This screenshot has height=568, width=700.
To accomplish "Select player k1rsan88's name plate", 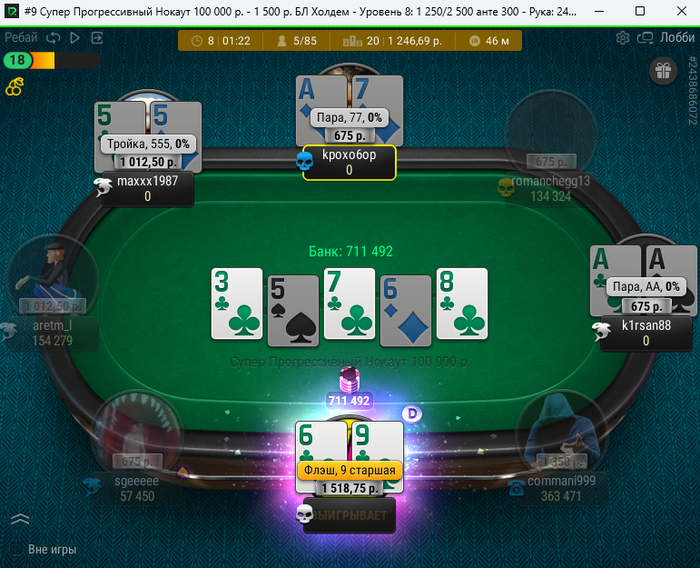I will (x=646, y=333).
